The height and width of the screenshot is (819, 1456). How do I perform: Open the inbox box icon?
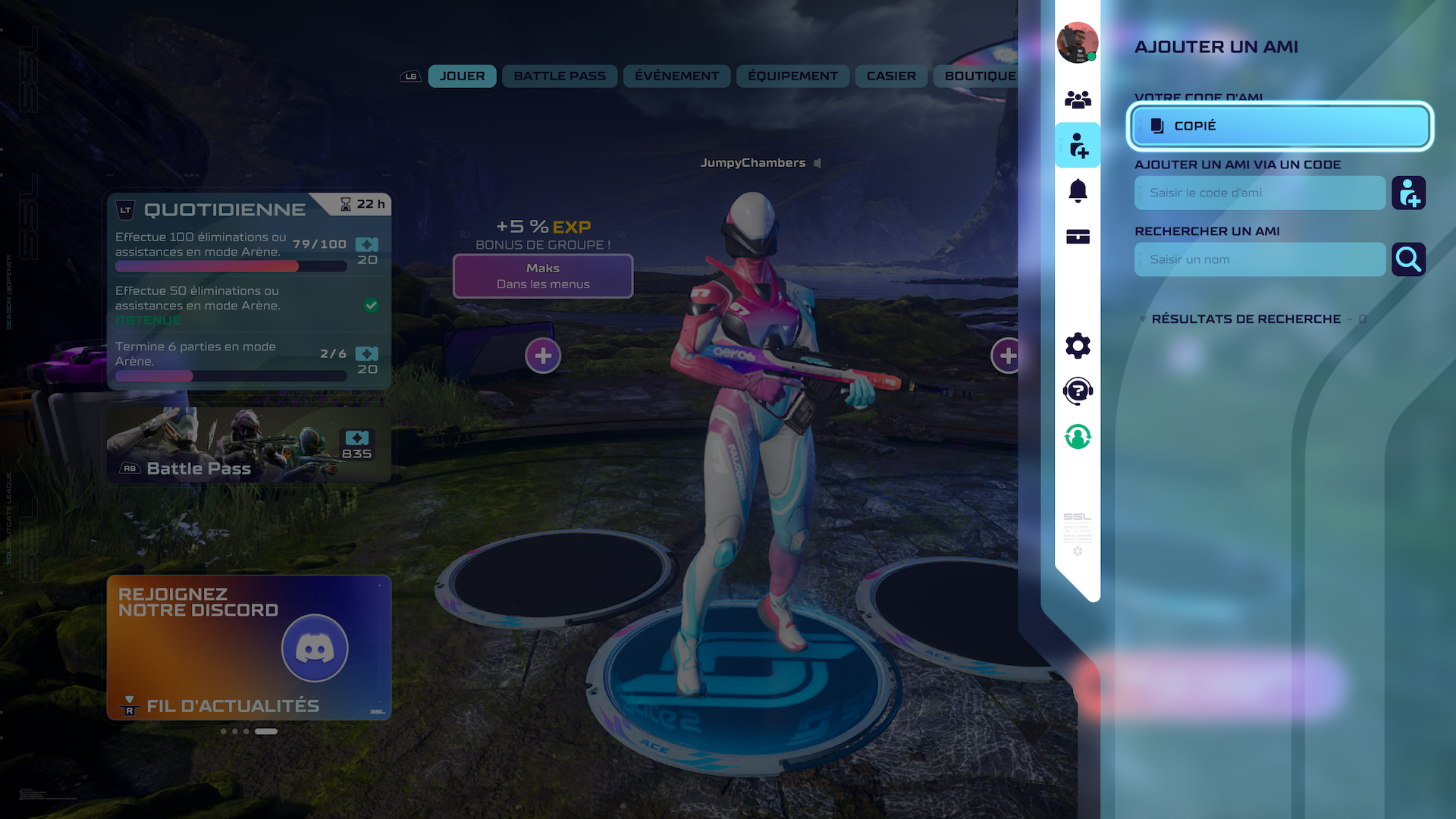[1078, 237]
